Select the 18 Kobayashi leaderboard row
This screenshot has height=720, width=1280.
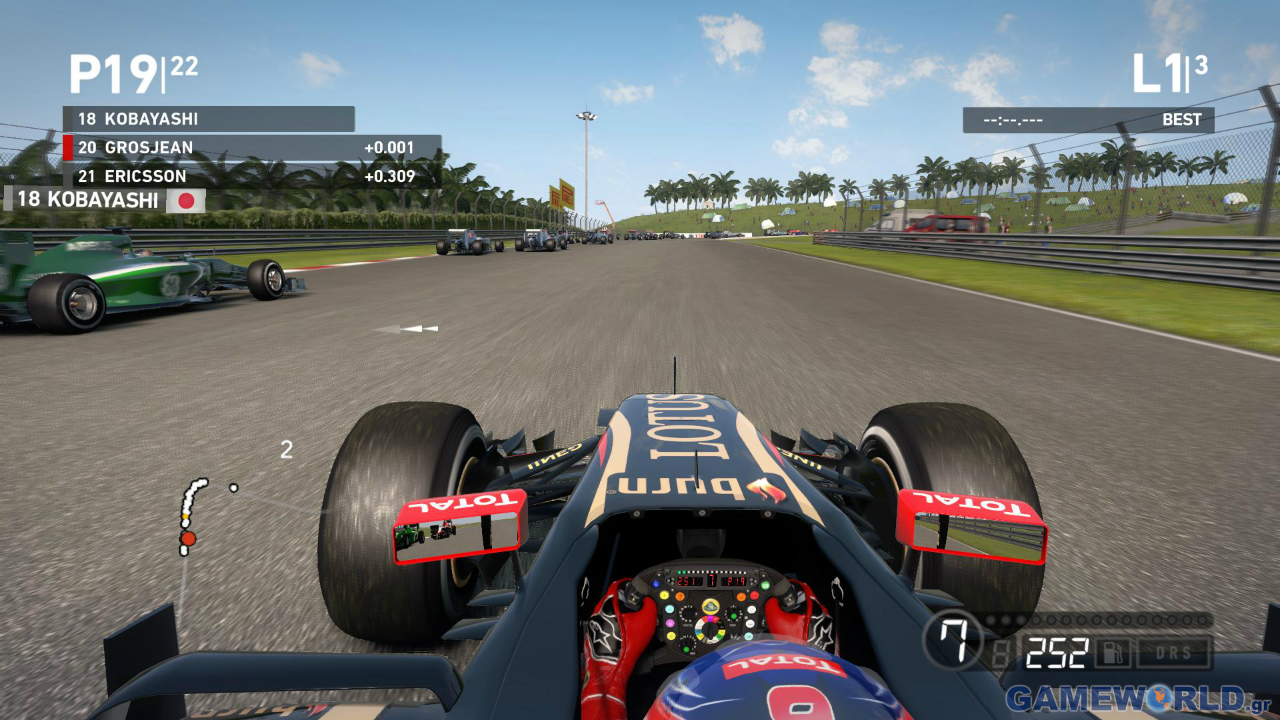[208, 119]
